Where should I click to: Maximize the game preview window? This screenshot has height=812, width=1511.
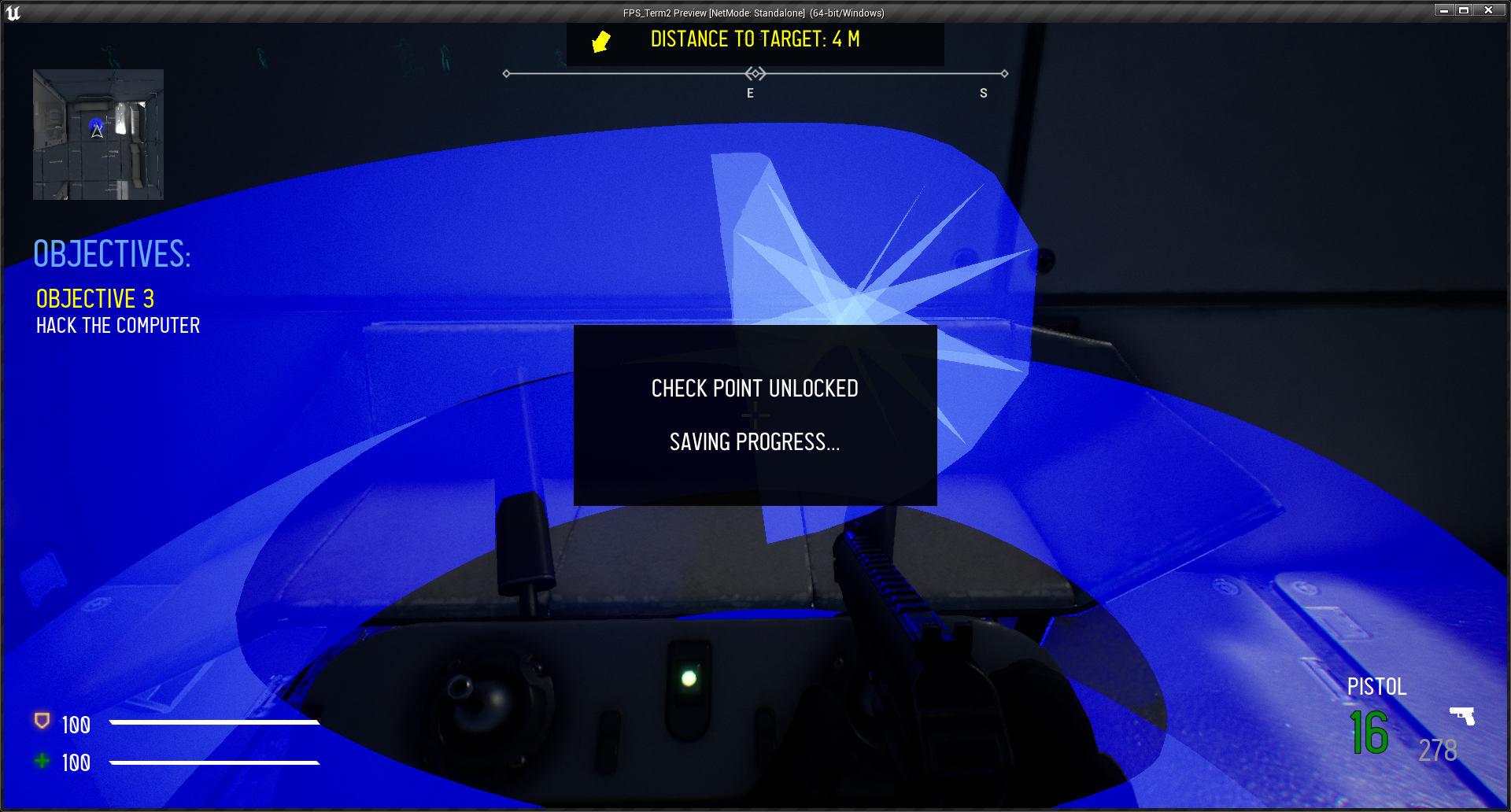coord(1464,10)
